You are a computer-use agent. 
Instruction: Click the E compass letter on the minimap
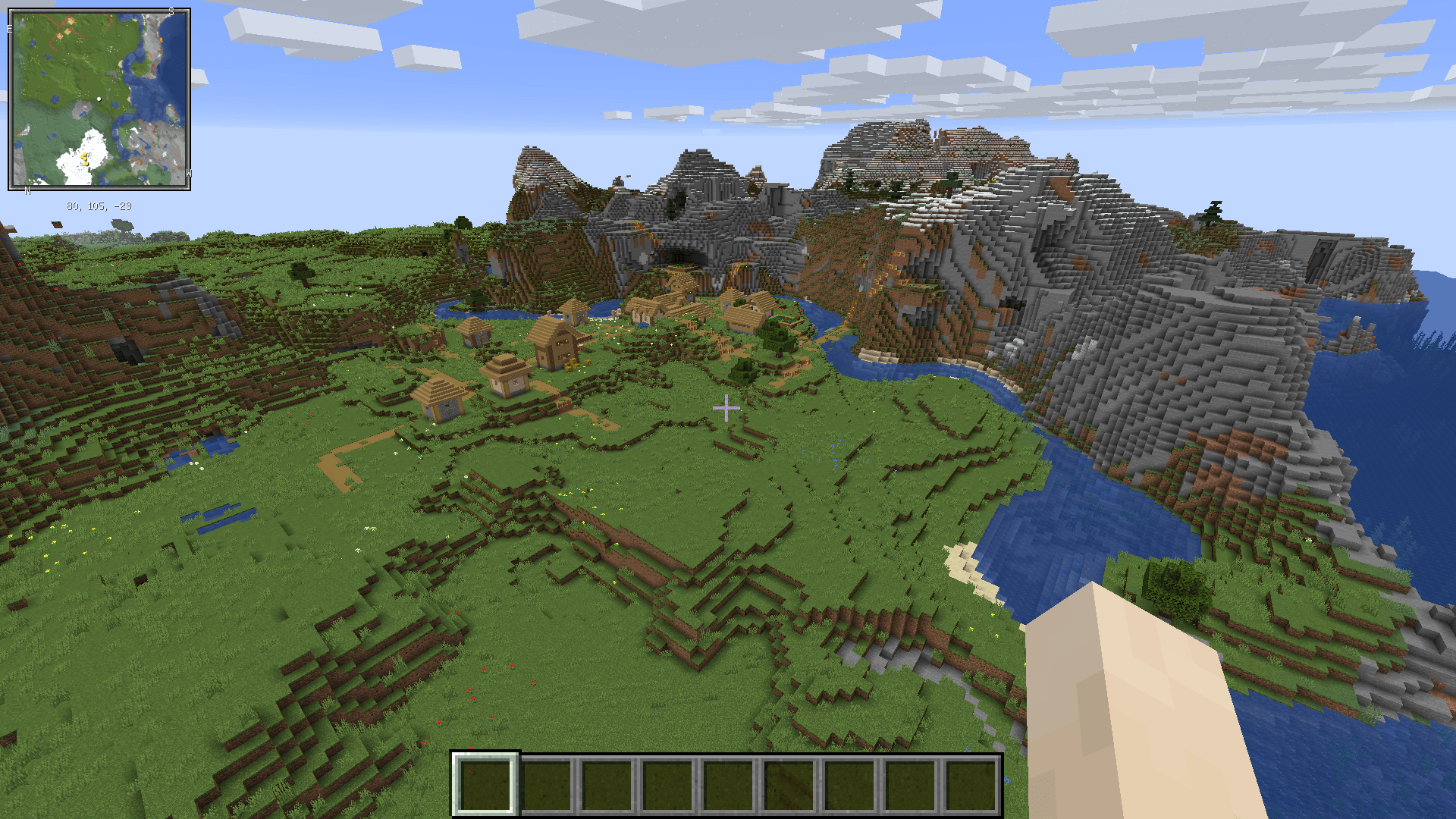(9, 29)
